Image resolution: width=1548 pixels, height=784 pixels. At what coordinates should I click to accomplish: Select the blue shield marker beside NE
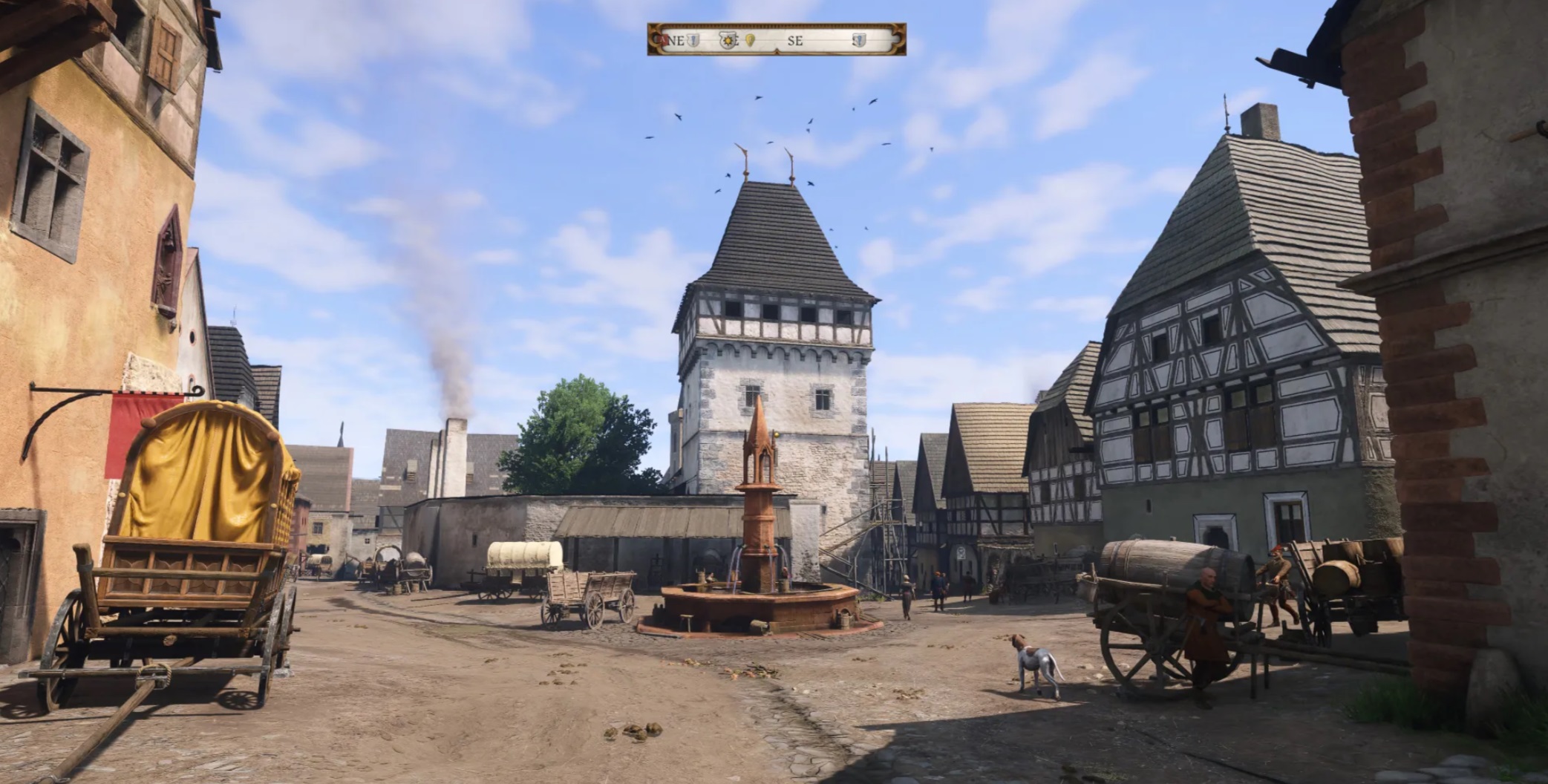pyautogui.click(x=693, y=40)
